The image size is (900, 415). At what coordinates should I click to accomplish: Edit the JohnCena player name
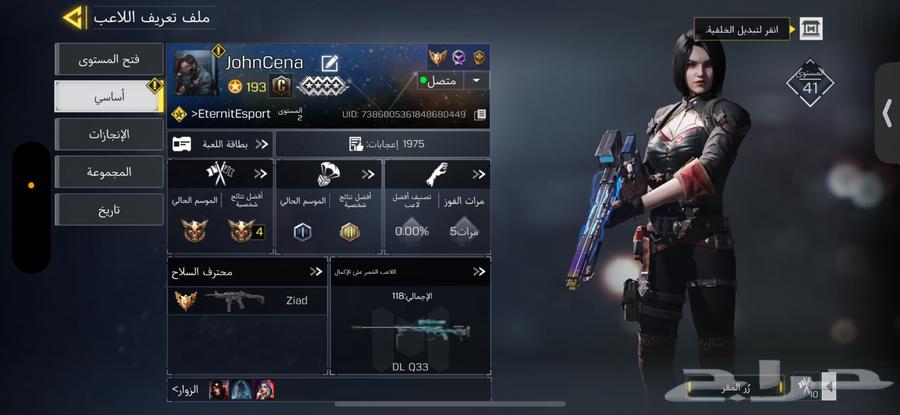329,64
